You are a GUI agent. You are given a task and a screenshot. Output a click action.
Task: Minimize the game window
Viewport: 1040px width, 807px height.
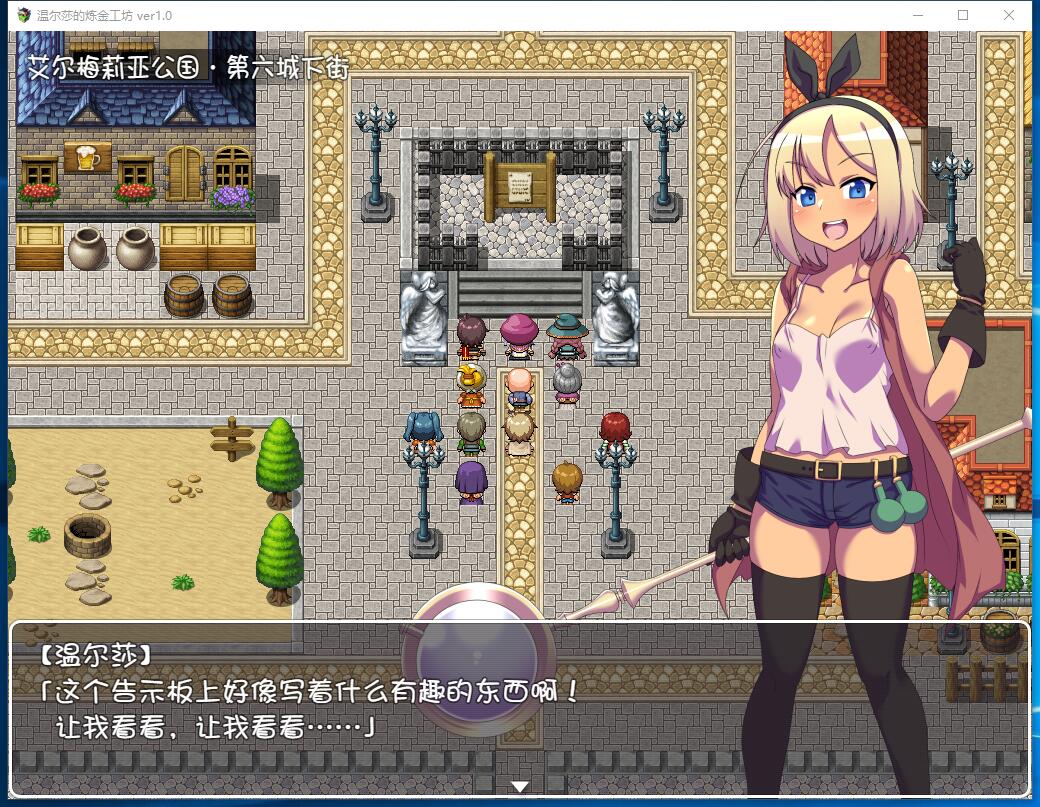click(x=917, y=15)
